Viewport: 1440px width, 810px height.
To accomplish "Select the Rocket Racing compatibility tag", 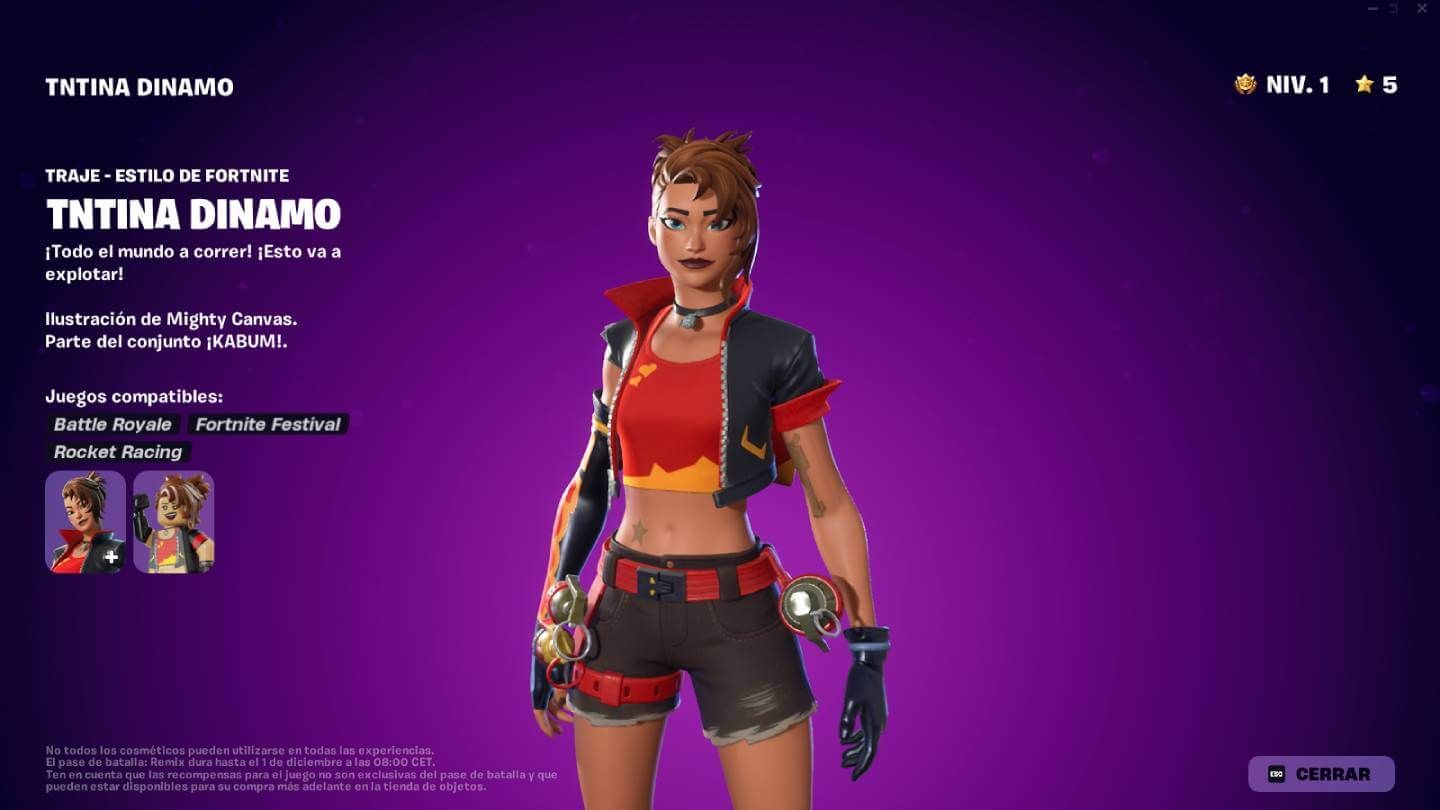I will [118, 452].
